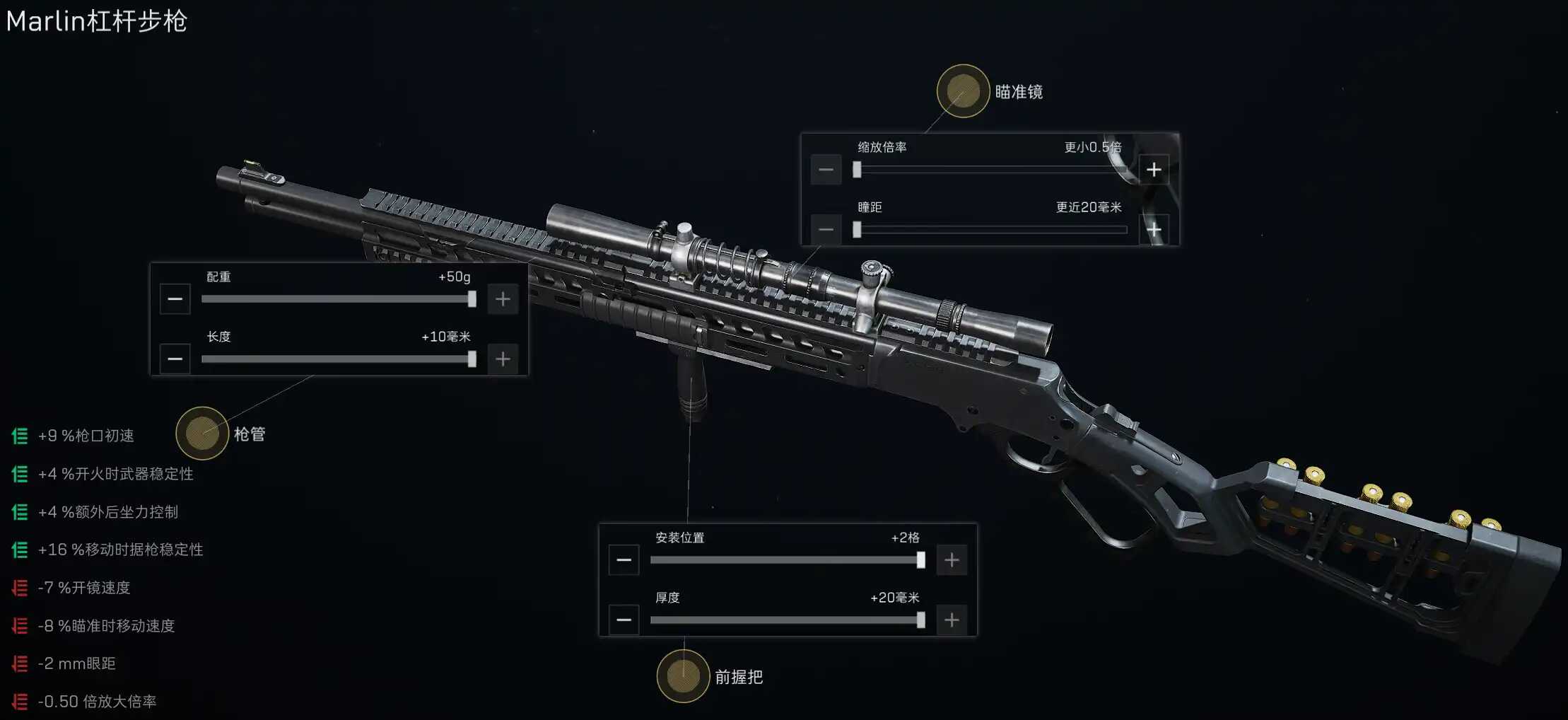Decrease 厚度 with the minus button

pyautogui.click(x=624, y=620)
